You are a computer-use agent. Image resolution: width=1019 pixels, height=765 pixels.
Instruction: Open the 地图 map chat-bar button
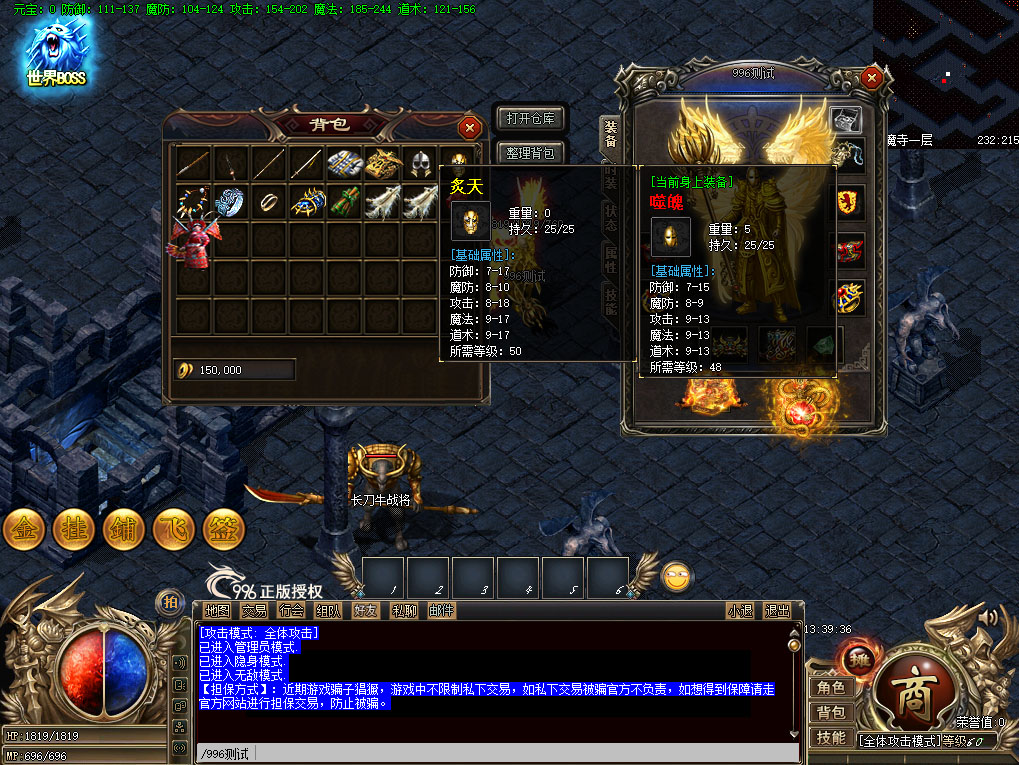point(217,610)
